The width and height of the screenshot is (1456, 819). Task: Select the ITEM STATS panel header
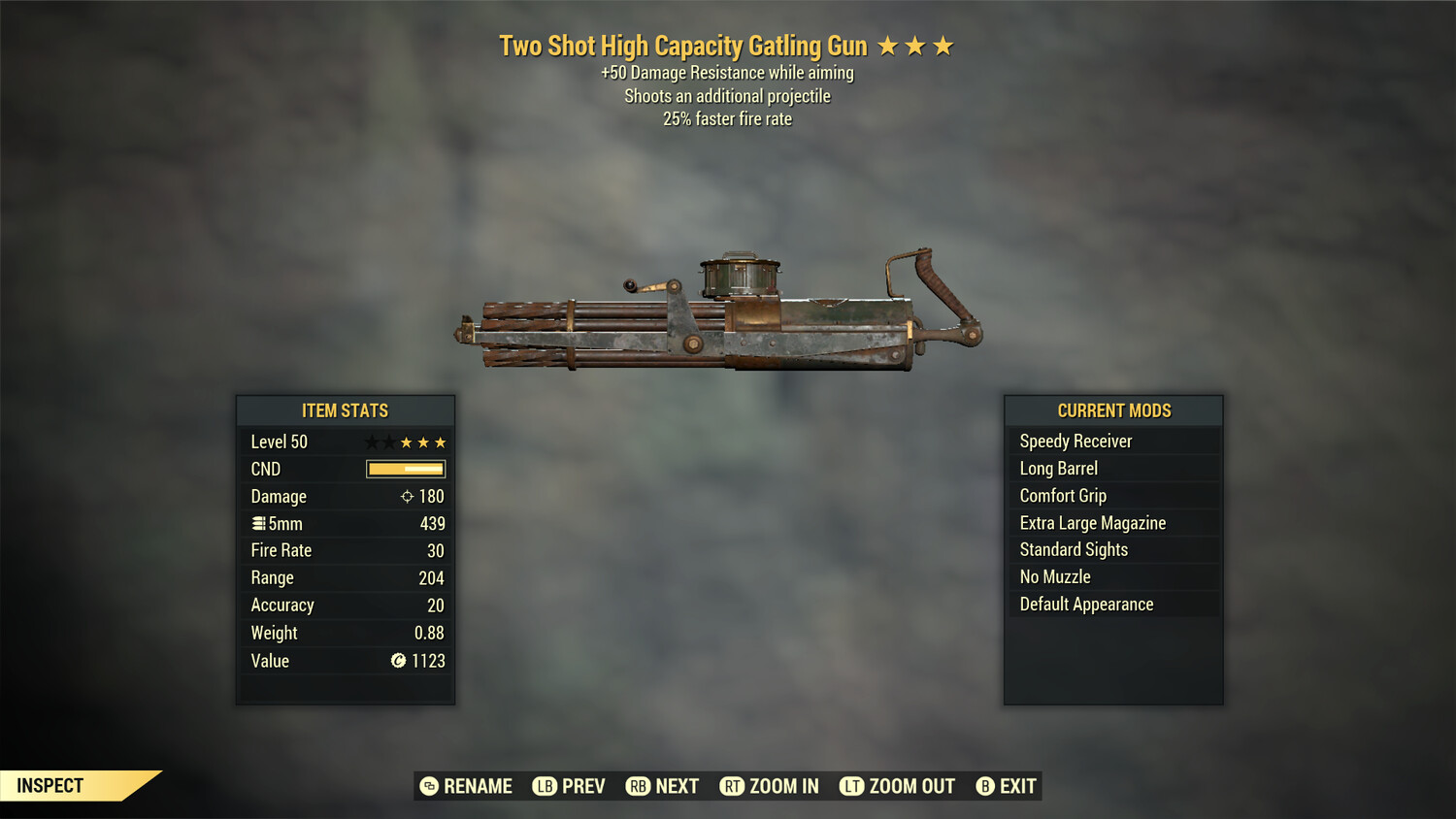[x=345, y=410]
